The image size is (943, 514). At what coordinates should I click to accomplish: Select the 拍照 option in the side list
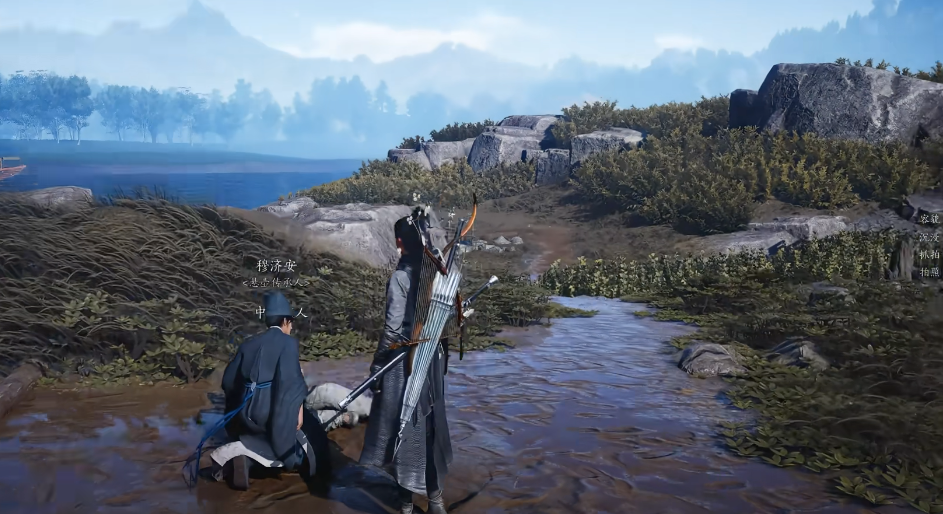[930, 271]
